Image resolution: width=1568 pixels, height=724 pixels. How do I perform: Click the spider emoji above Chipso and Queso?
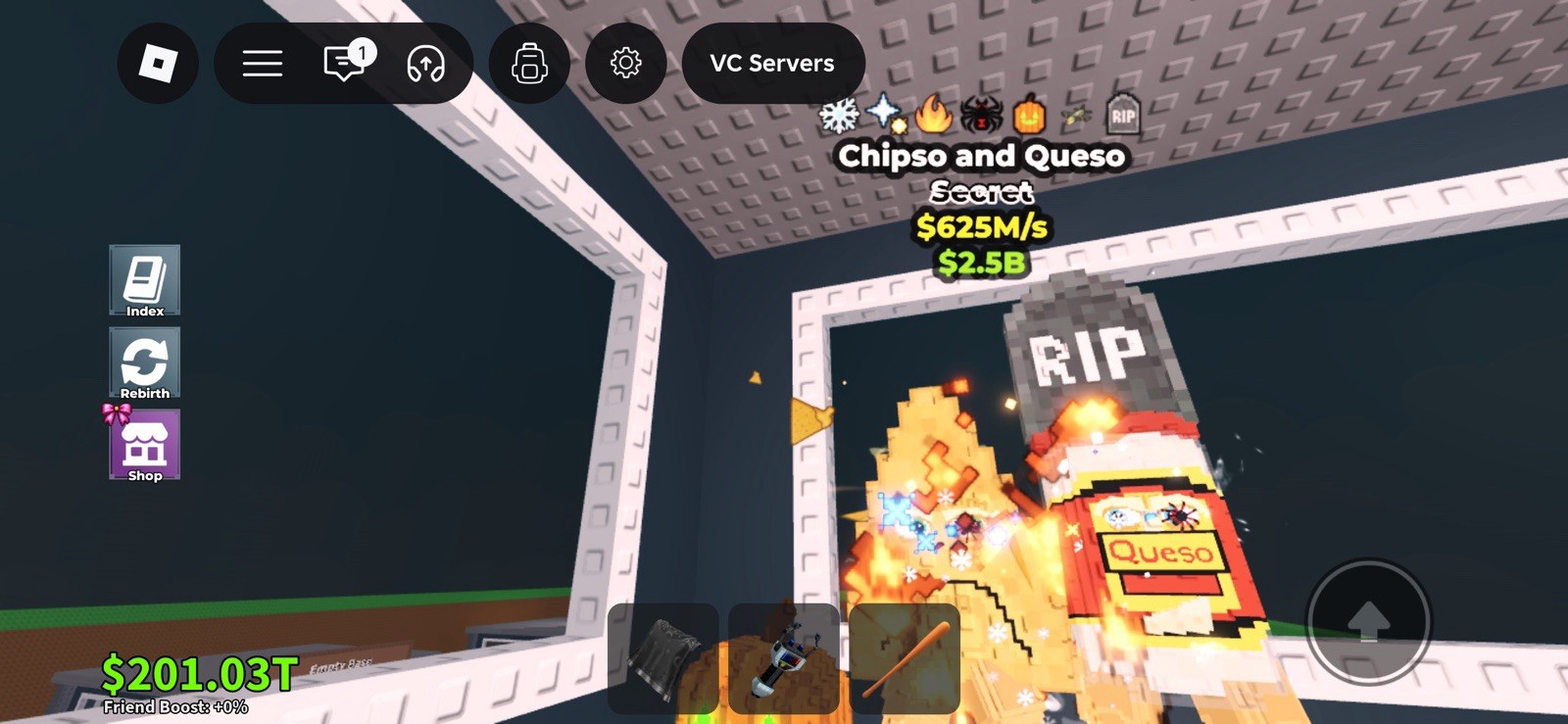983,116
